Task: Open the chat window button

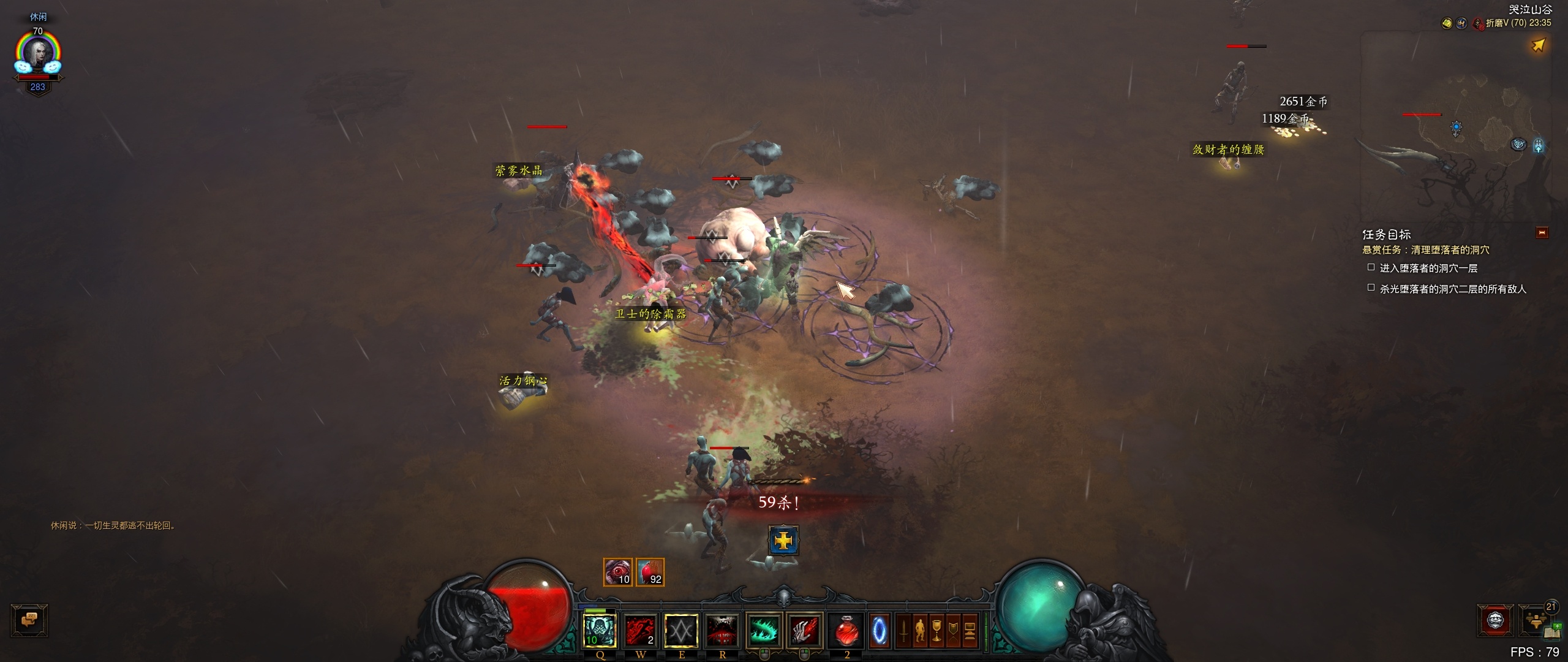Action: 29,620
